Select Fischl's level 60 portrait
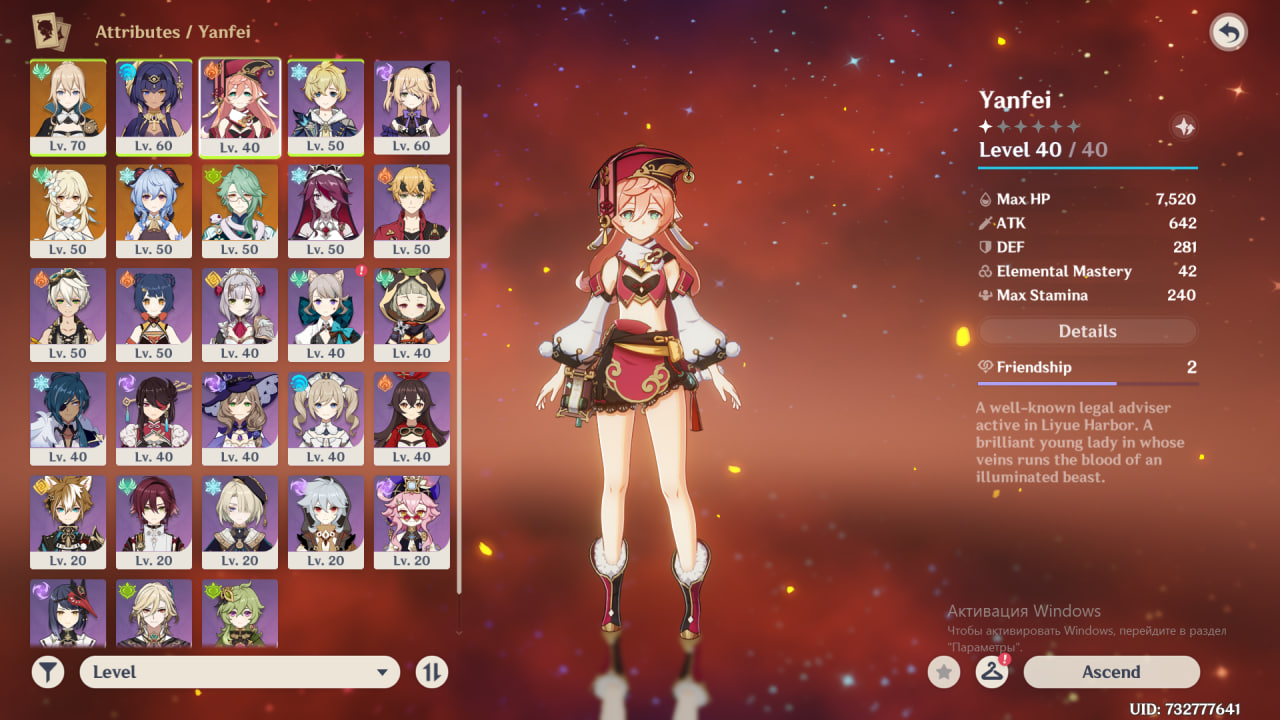This screenshot has width=1280, height=720. coord(412,107)
